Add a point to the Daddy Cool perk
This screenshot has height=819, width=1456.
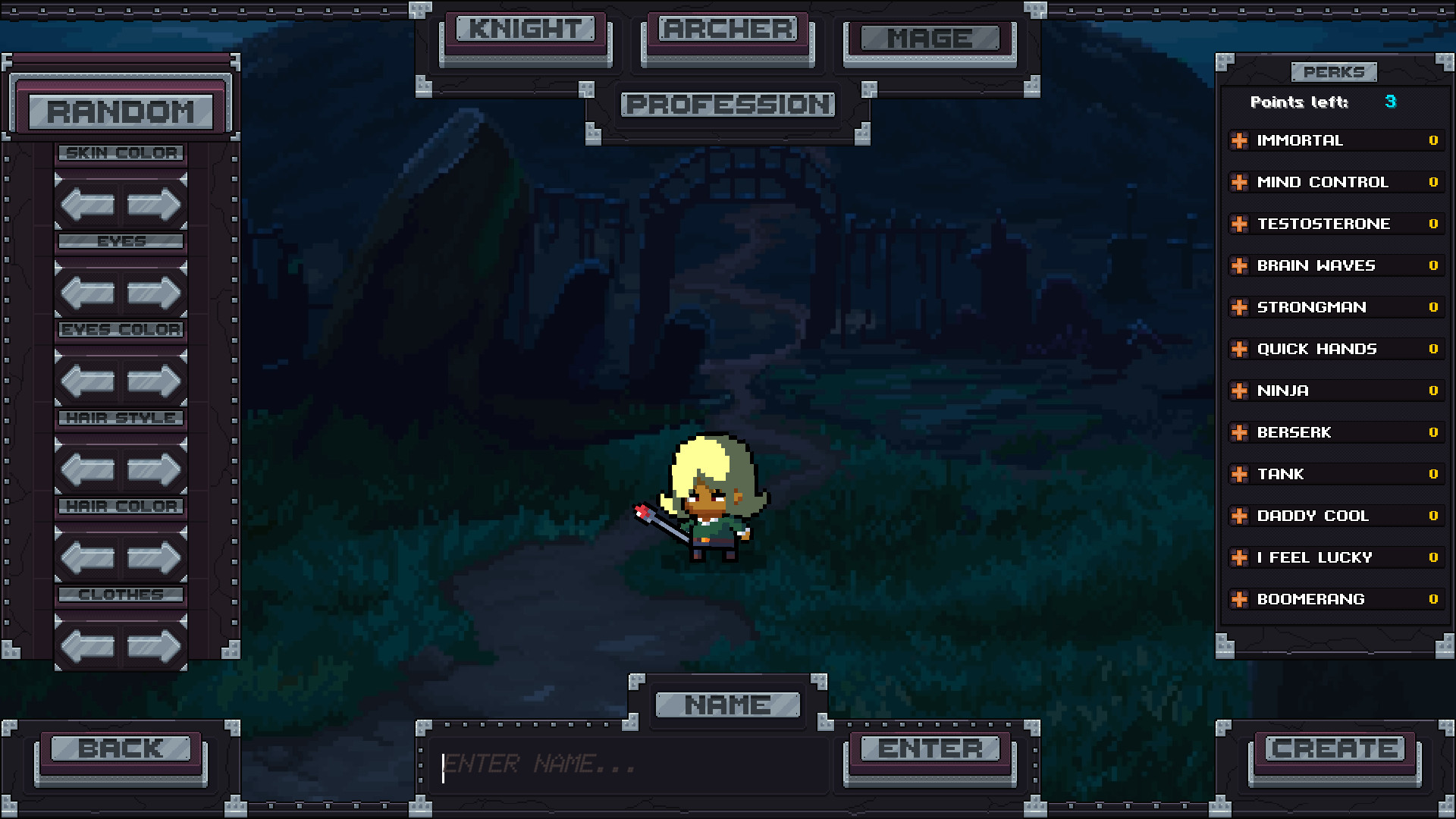pos(1241,516)
